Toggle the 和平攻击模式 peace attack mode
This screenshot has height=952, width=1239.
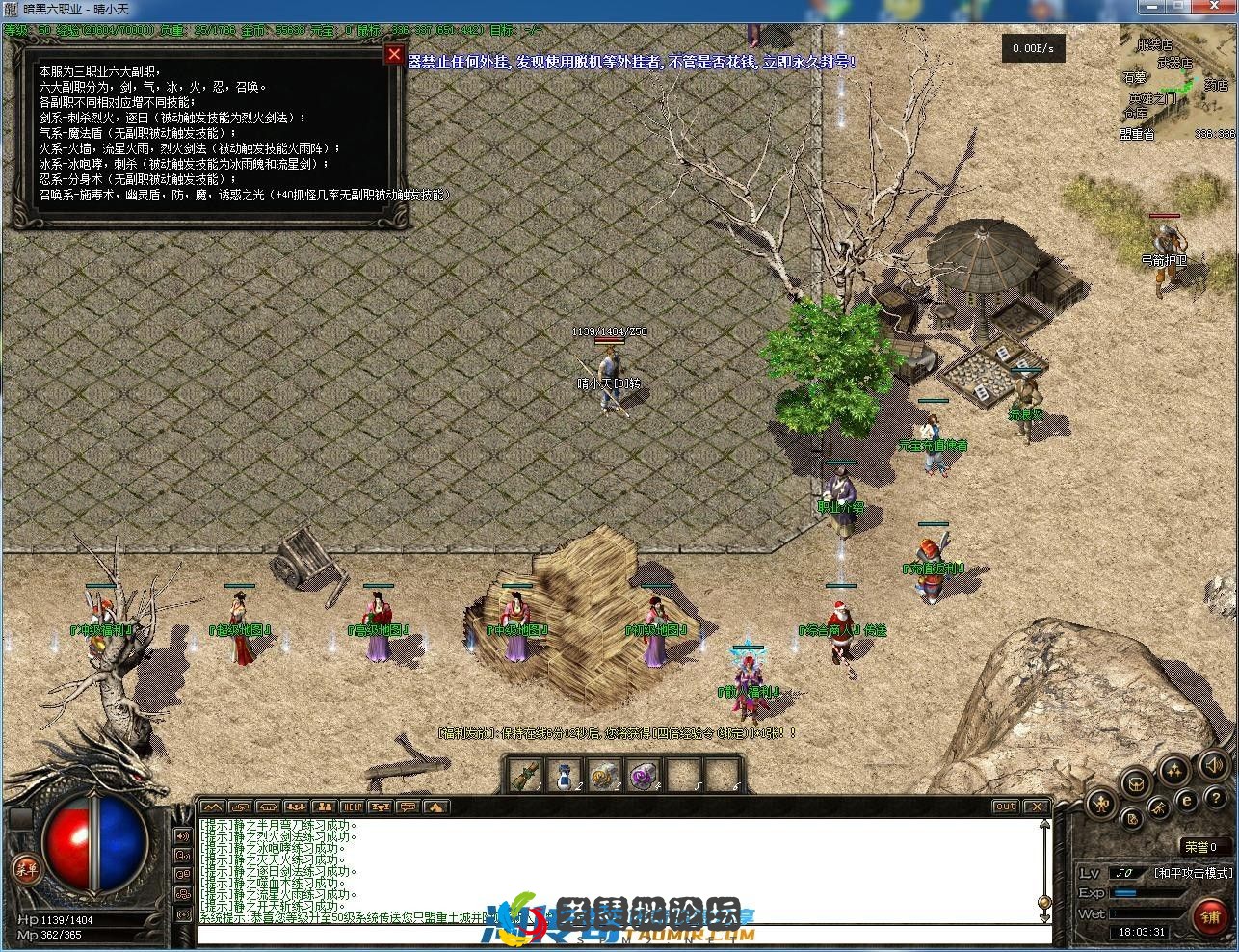[1194, 873]
